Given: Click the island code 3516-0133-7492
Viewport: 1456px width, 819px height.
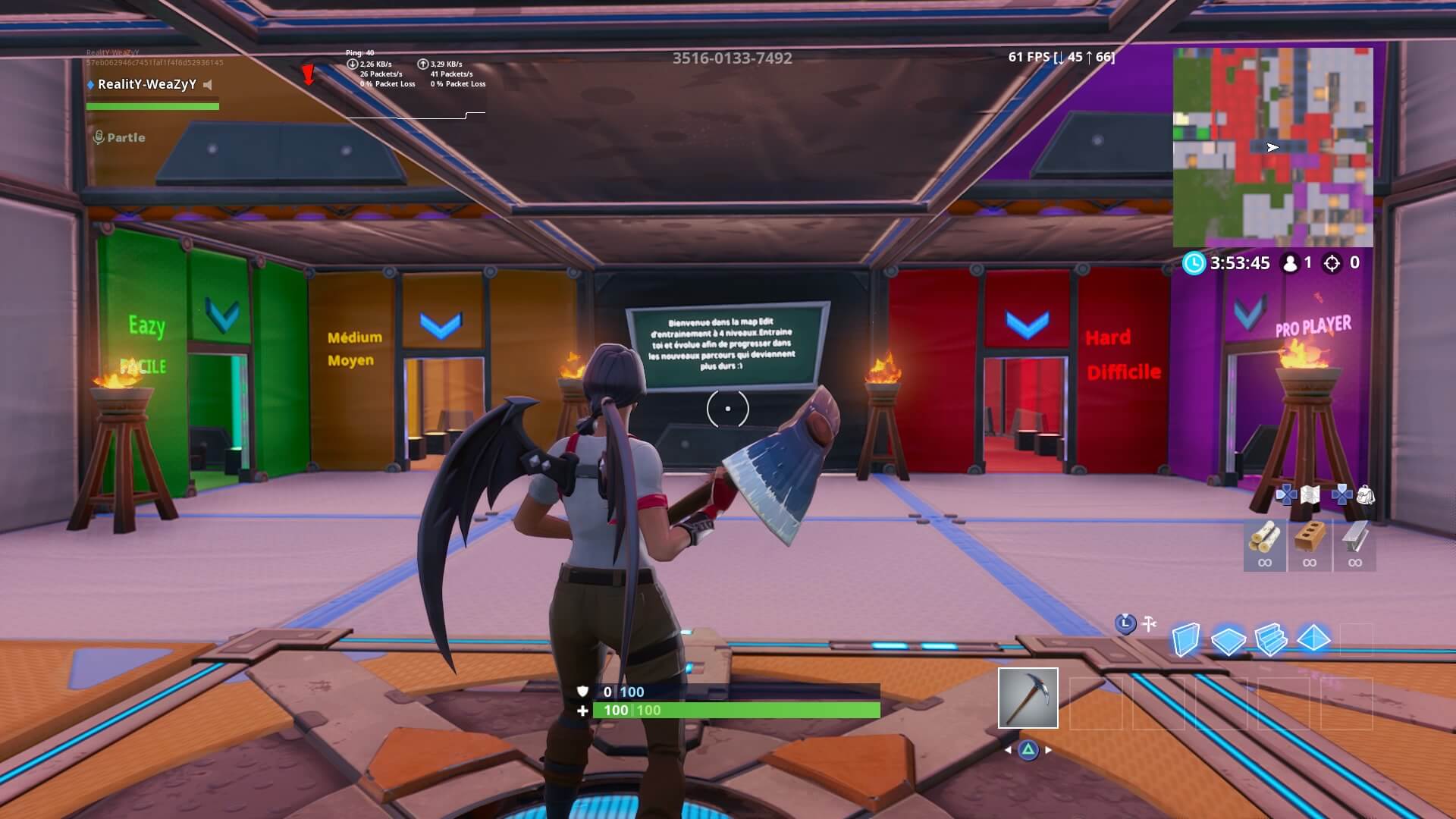Looking at the screenshot, I should (x=730, y=58).
